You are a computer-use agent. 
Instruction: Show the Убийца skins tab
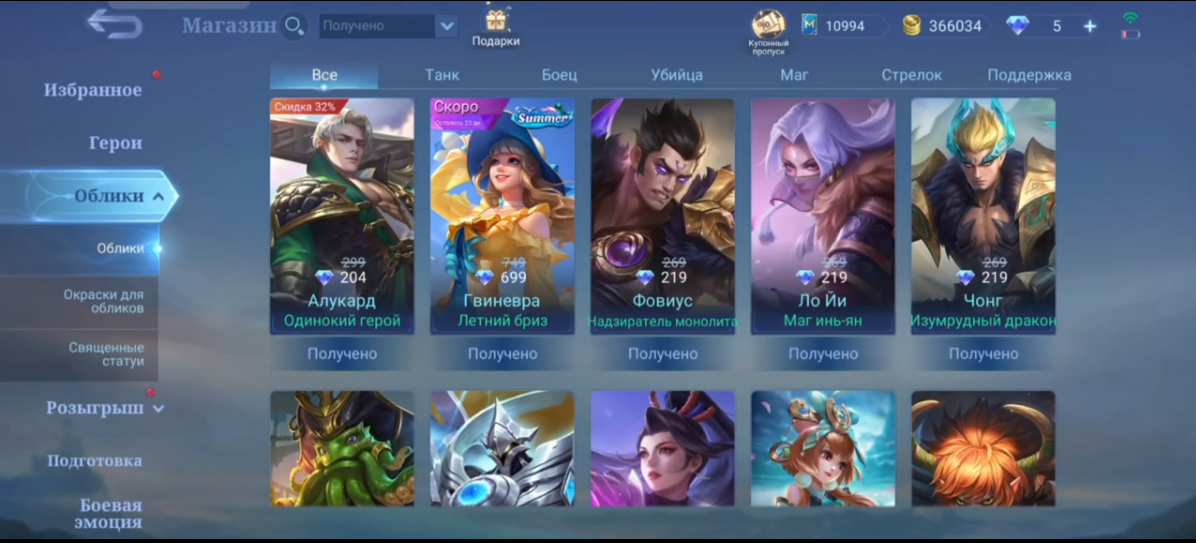[x=676, y=75]
